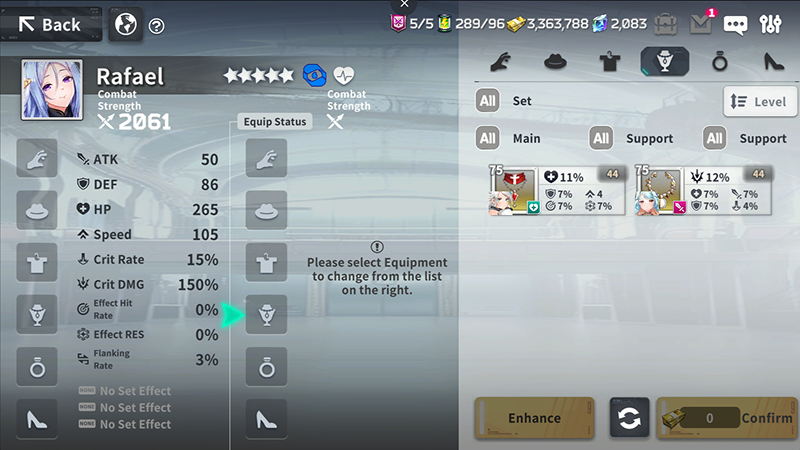Open the mail inbox envelope
800x450 pixels.
(700, 24)
